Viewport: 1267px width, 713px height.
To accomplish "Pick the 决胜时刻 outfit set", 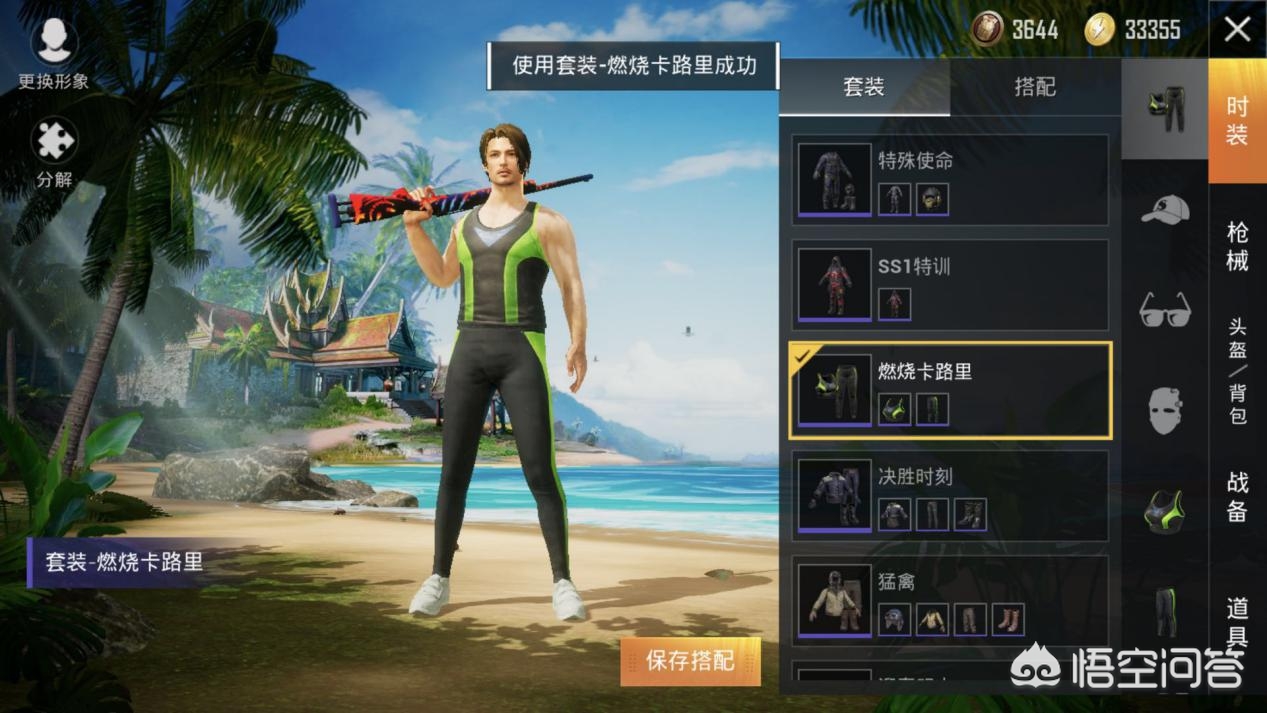I will tap(950, 496).
